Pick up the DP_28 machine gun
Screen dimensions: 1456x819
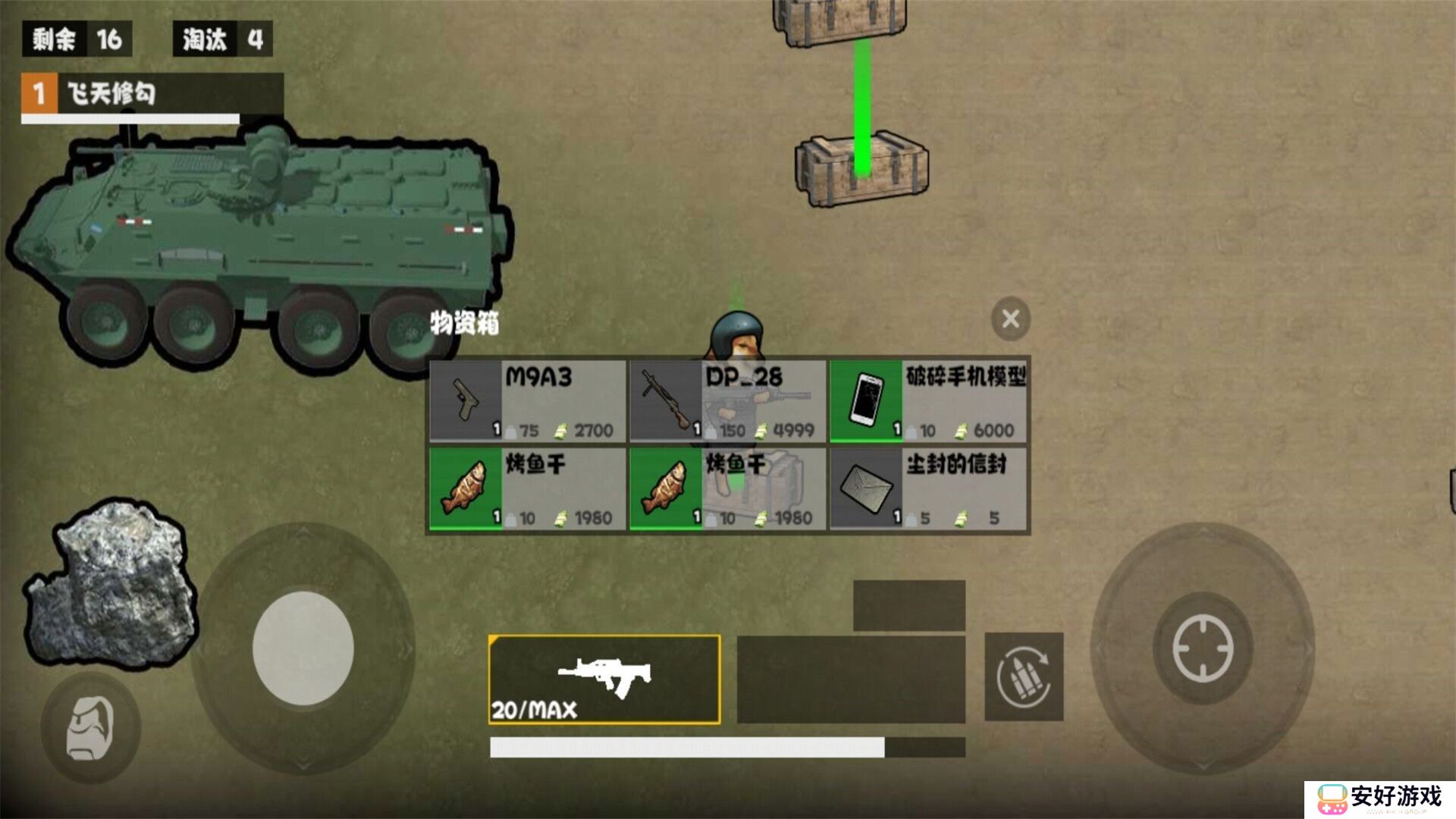pos(728,400)
